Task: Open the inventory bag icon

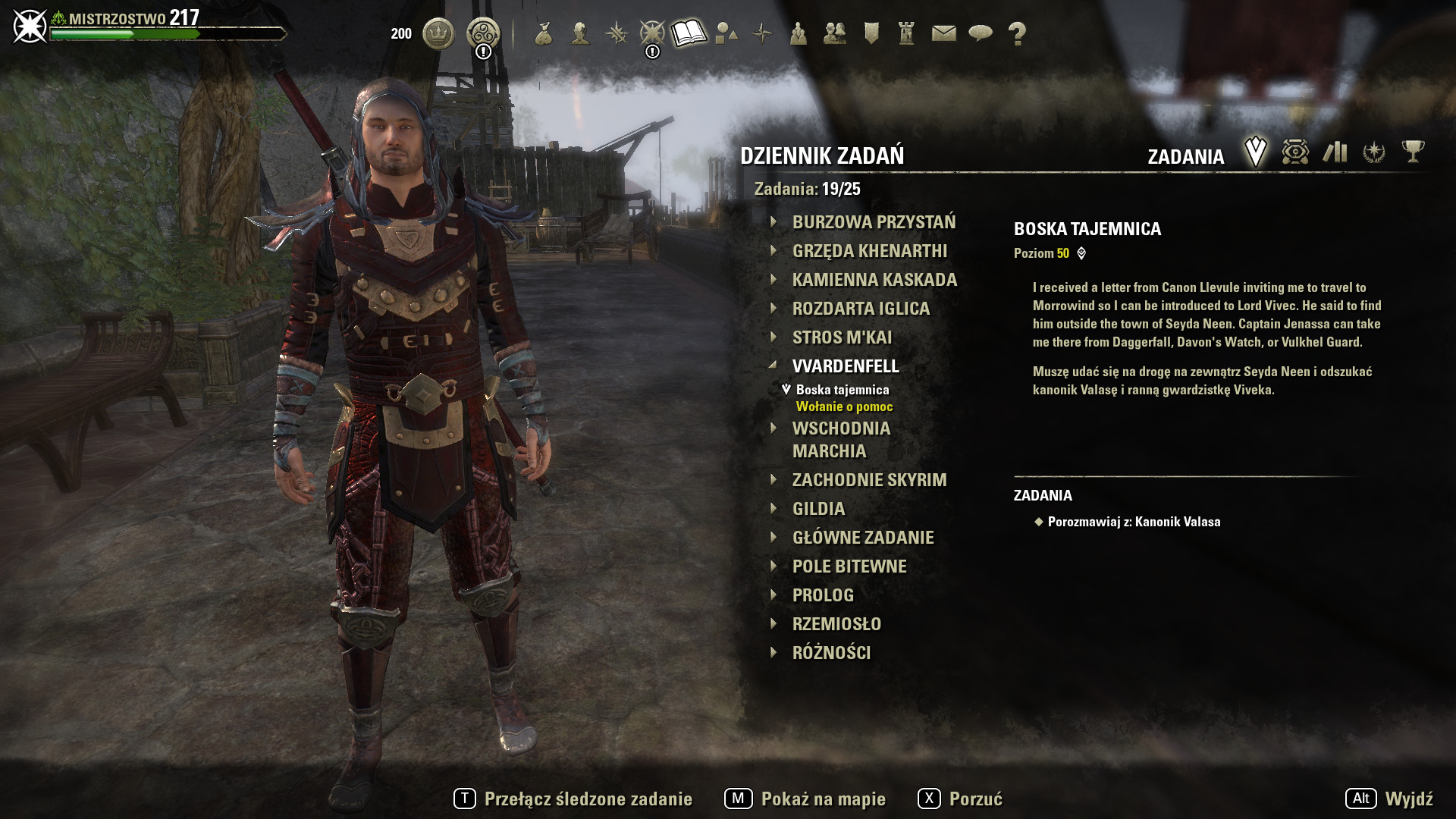Action: (543, 33)
